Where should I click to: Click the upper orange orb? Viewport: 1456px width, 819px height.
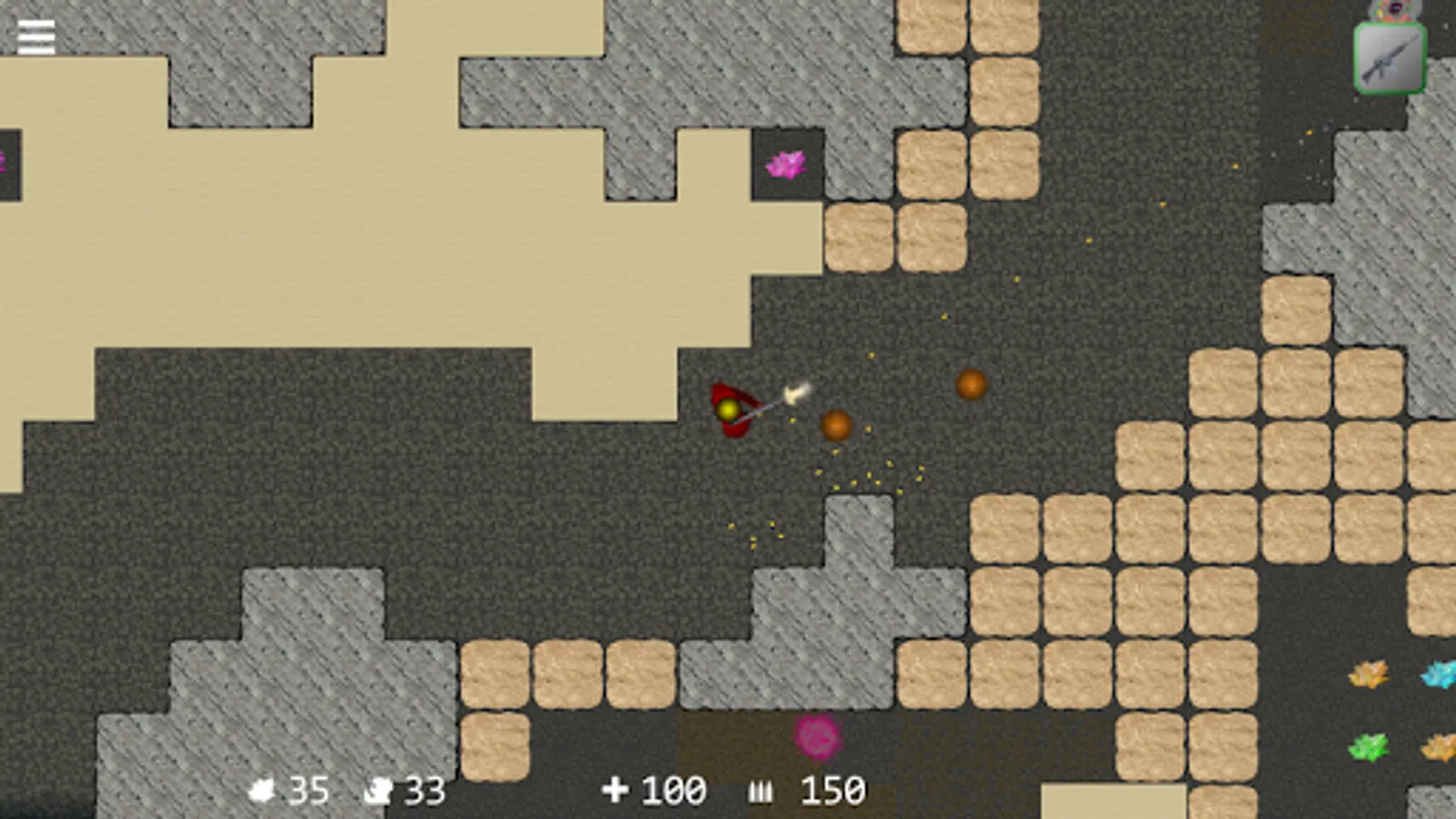coord(972,386)
